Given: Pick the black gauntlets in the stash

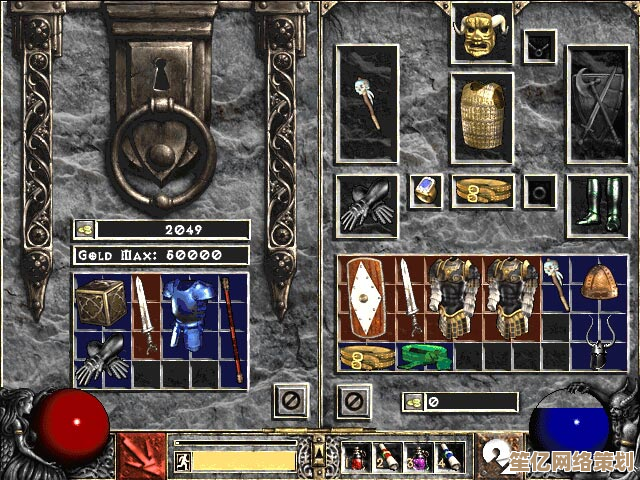Looking at the screenshot, I should click(x=103, y=357).
